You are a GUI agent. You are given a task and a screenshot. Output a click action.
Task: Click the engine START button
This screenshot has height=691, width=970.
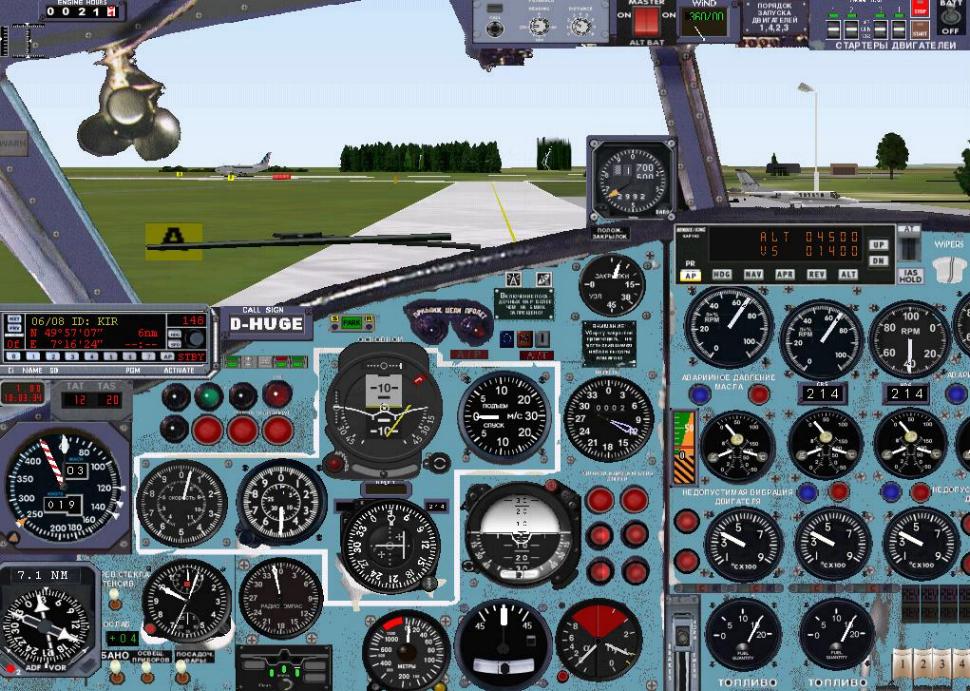click(x=920, y=30)
